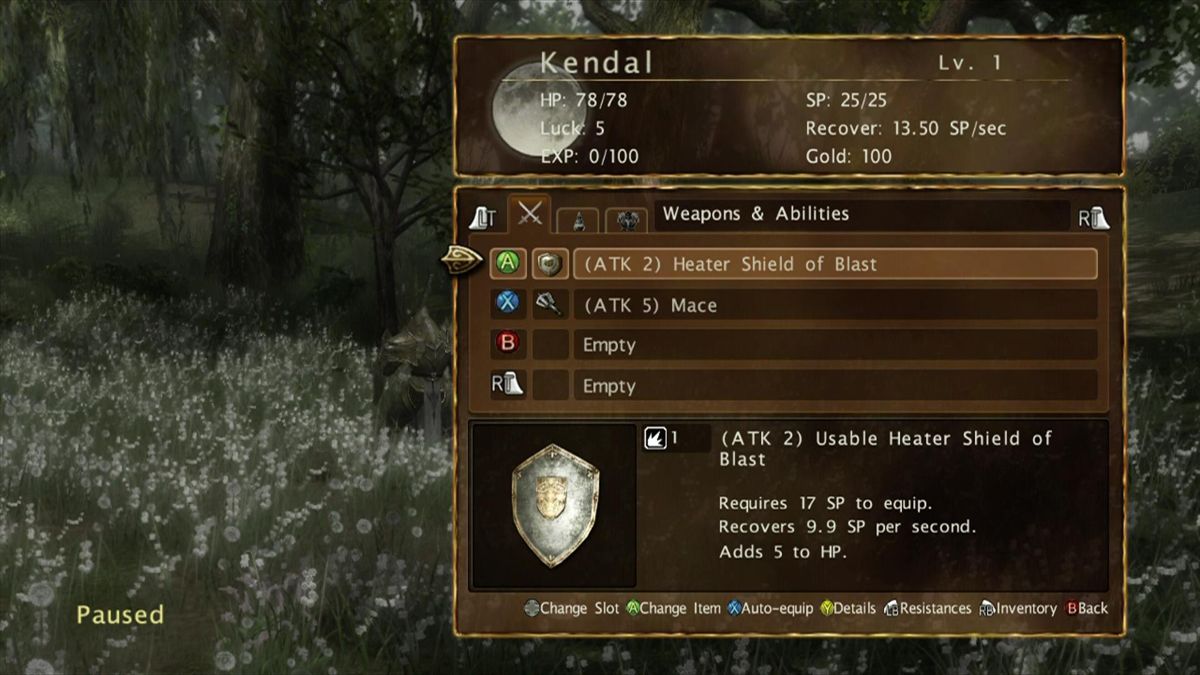Open the rightmost armor-icon tab

click(628, 219)
